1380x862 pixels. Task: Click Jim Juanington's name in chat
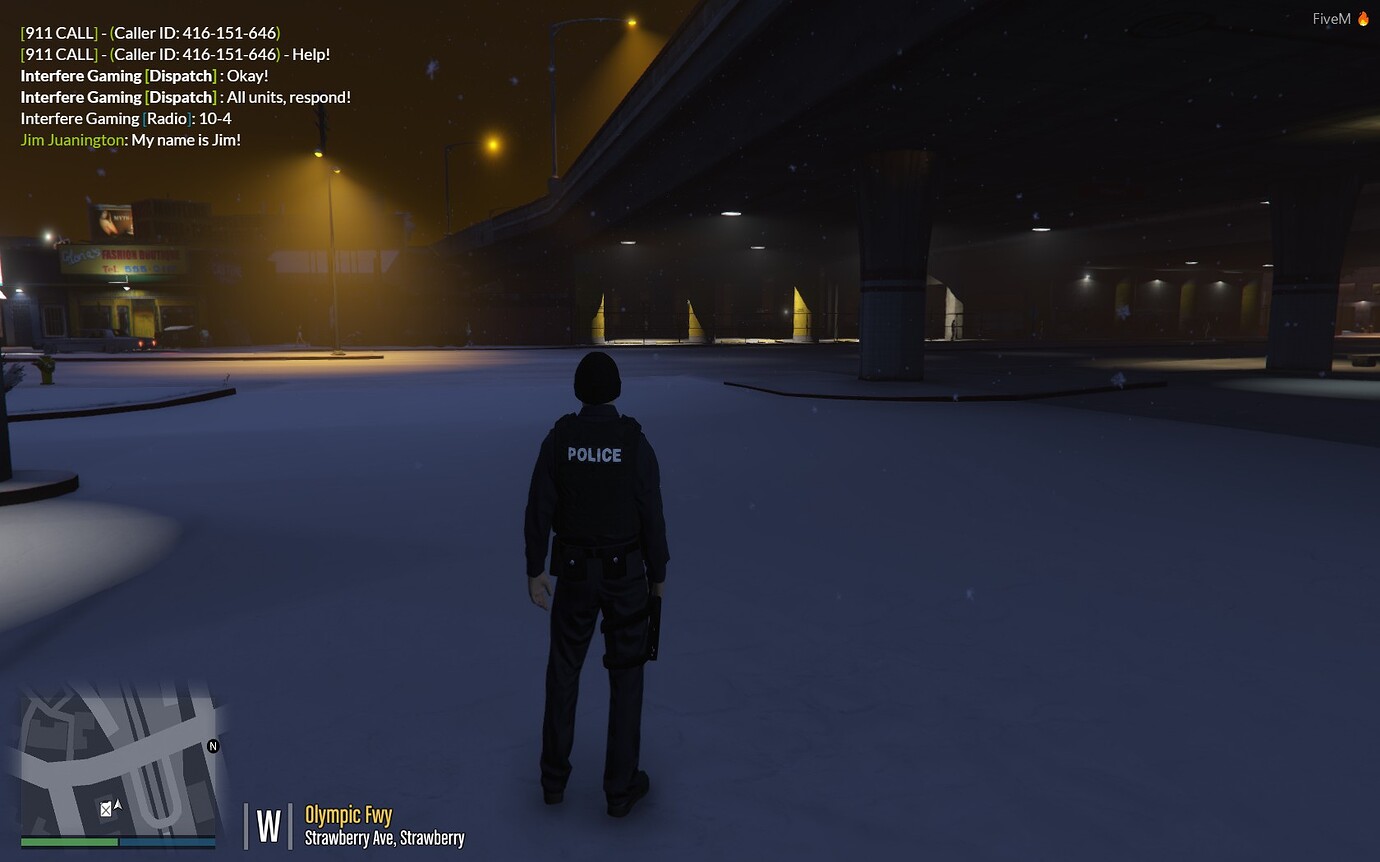click(x=70, y=139)
